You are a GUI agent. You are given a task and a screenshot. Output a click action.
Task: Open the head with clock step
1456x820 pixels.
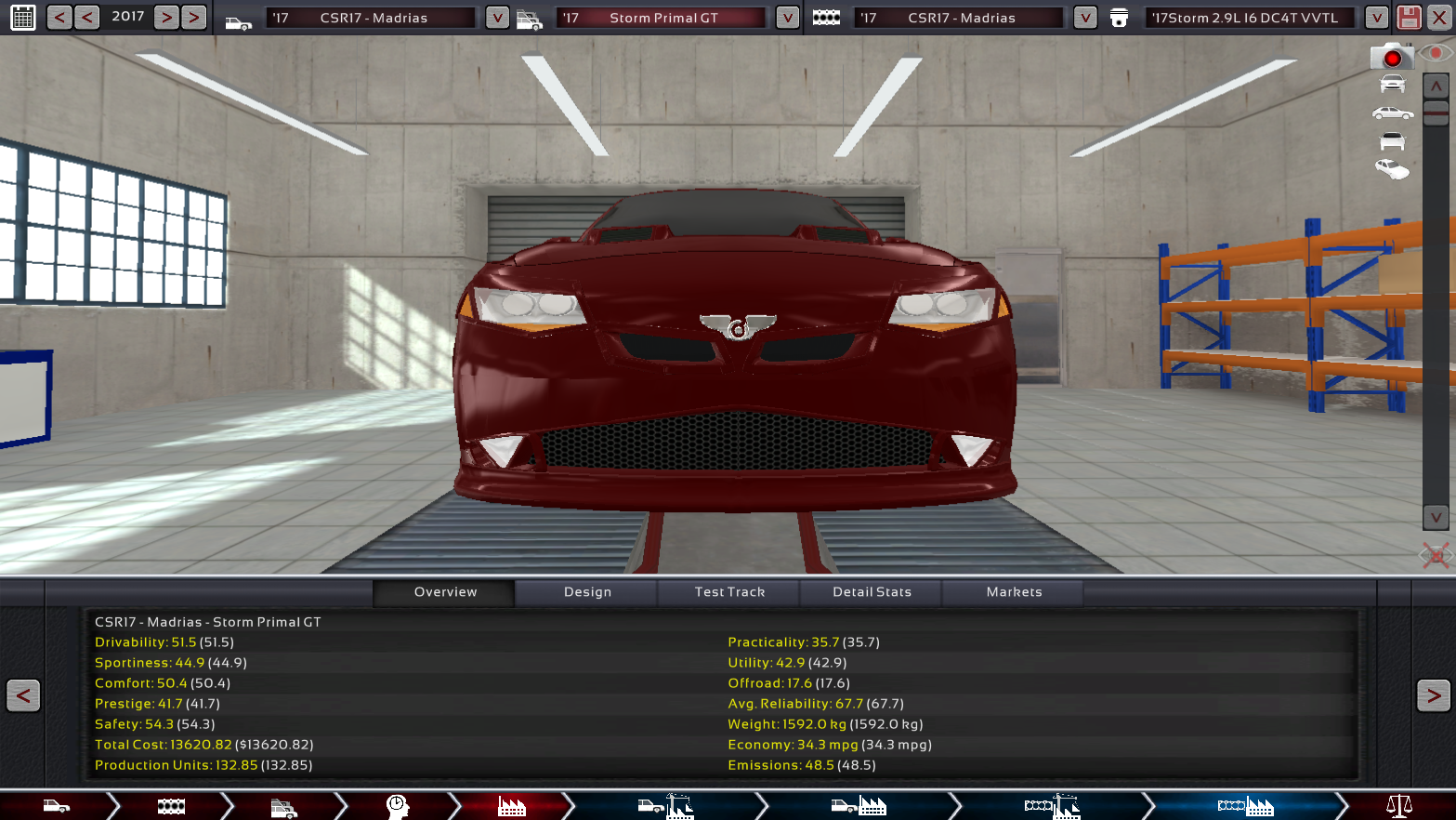click(x=398, y=806)
